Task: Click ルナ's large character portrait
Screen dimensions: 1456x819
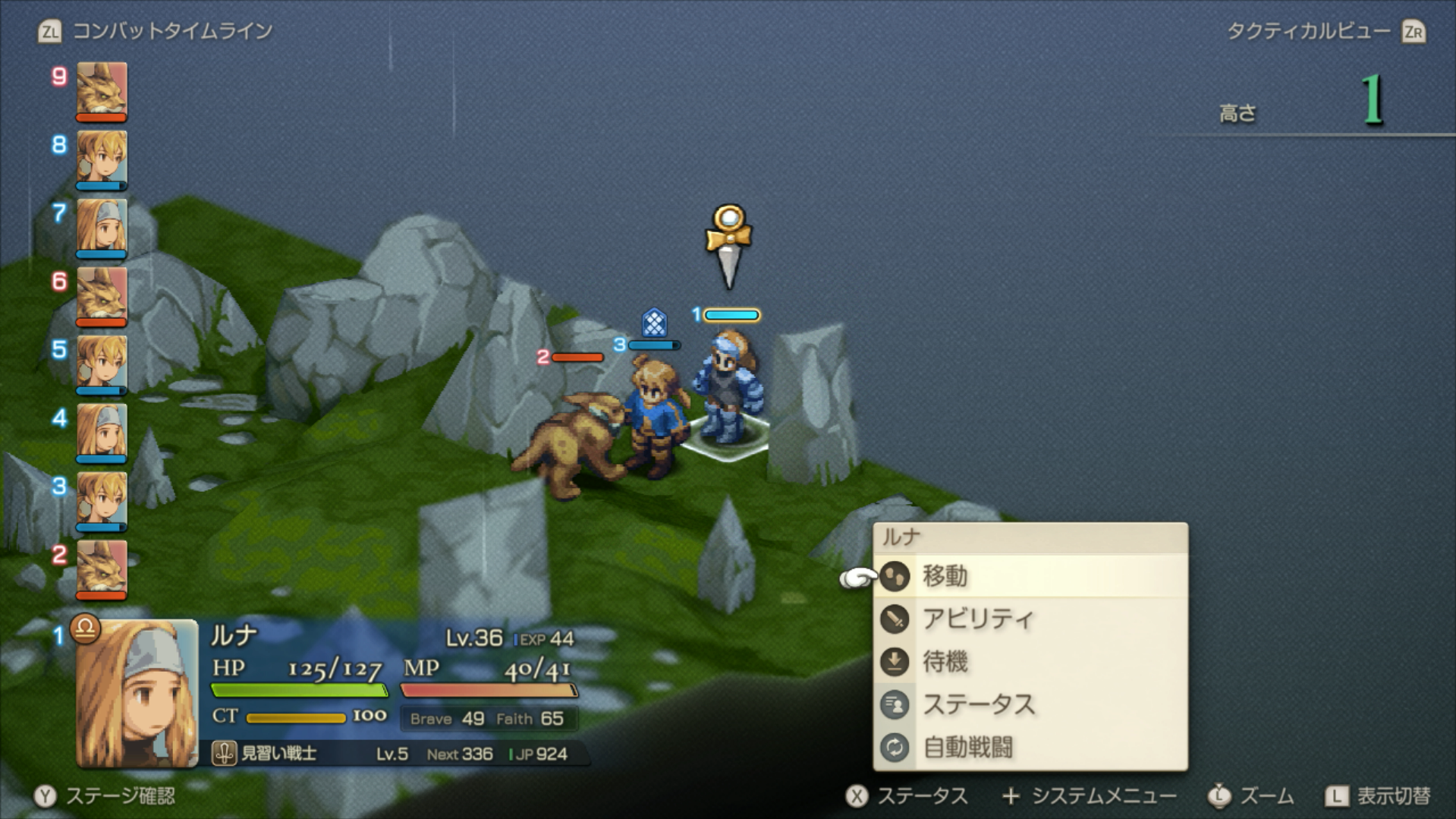Action: point(137,693)
